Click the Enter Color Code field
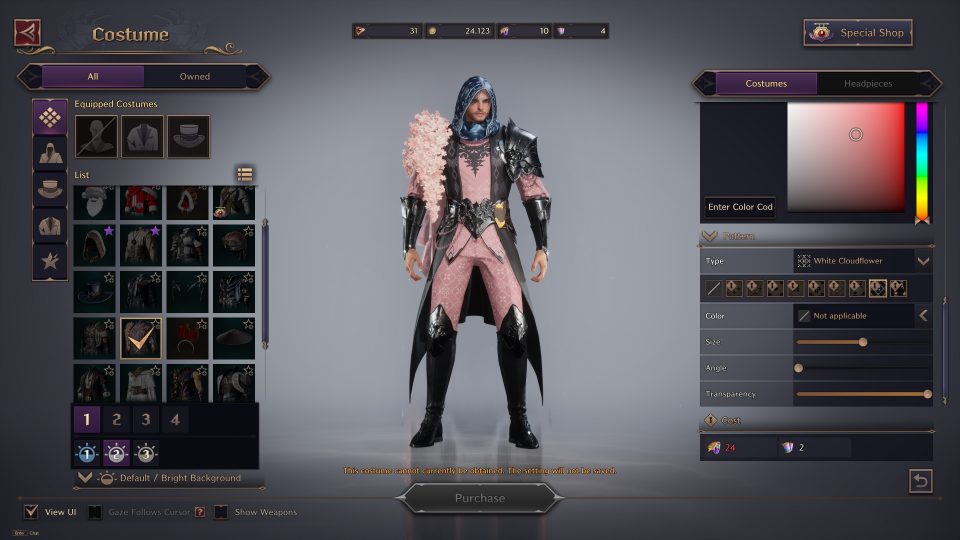The width and height of the screenshot is (960, 540). click(740, 207)
